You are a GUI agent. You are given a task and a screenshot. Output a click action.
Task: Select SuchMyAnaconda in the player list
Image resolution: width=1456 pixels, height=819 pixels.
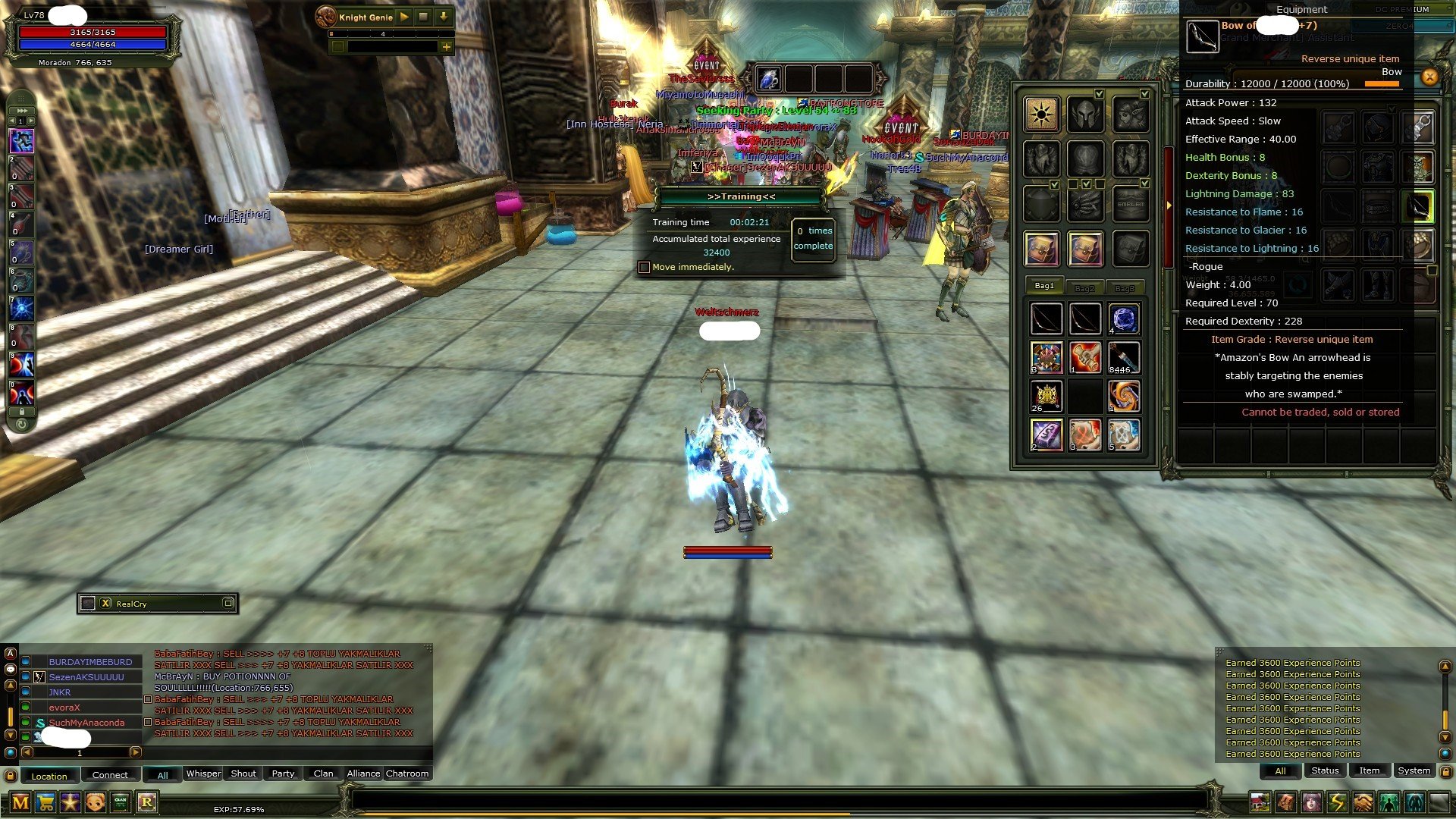point(86,723)
